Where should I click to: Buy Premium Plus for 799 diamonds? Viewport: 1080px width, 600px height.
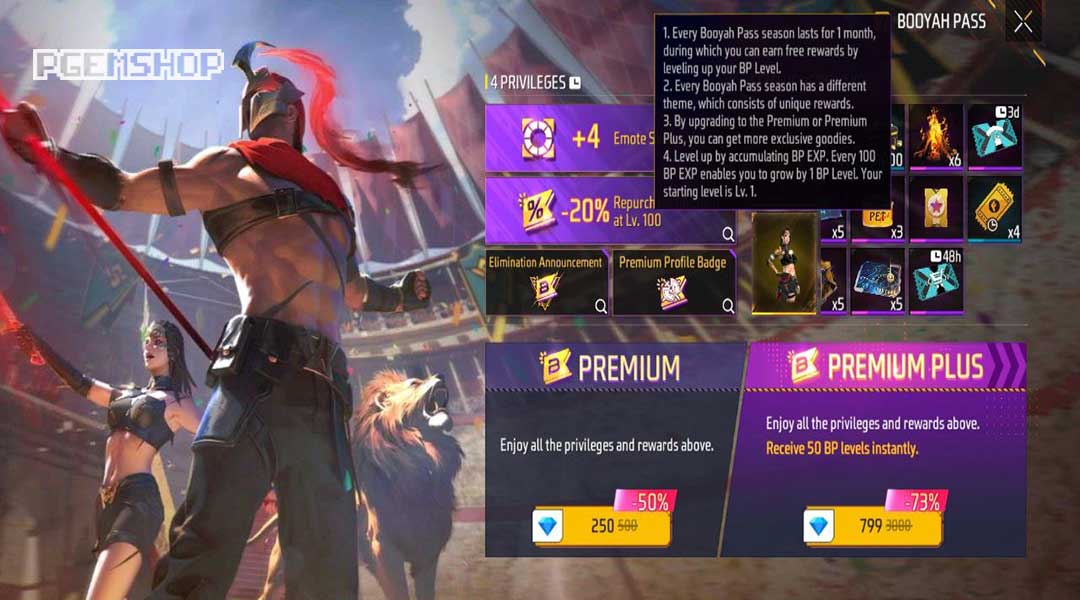click(x=873, y=525)
